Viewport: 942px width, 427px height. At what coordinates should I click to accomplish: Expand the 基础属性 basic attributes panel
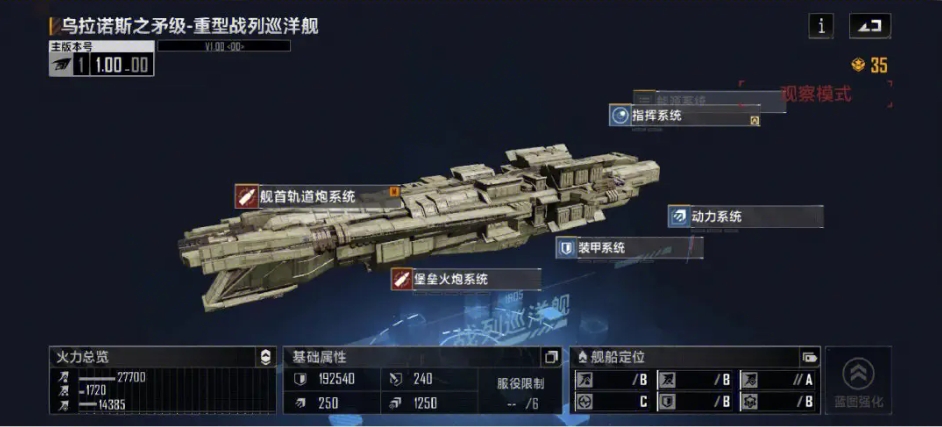coord(551,357)
